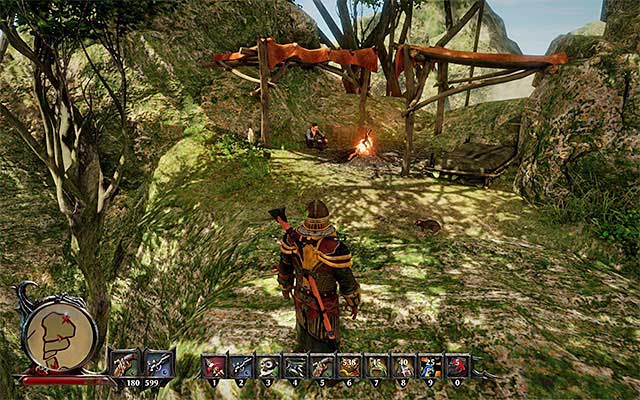This screenshot has width=640, height=400.
Task: Select the pistol ammo slot showing 180
Action: coord(126,364)
